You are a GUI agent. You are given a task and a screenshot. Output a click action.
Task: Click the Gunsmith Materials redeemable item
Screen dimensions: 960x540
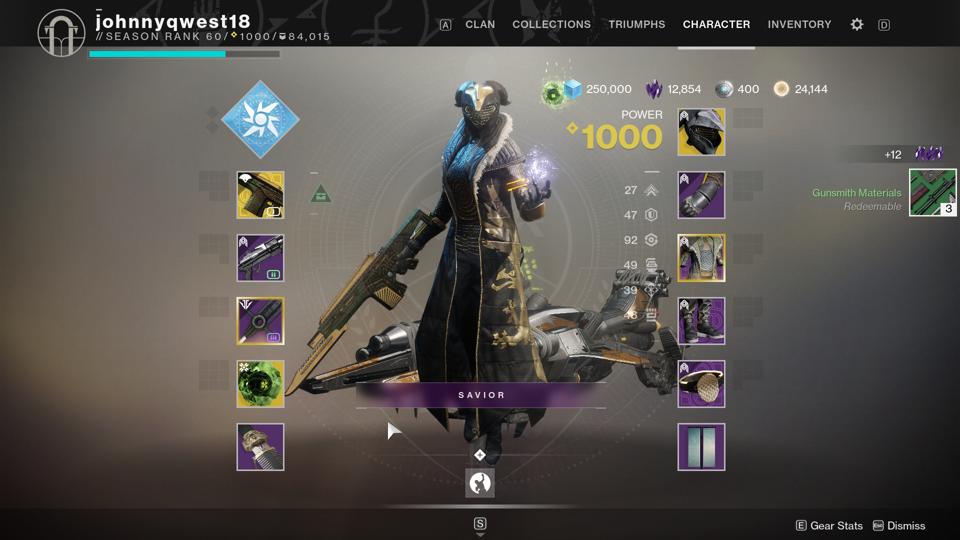932,193
